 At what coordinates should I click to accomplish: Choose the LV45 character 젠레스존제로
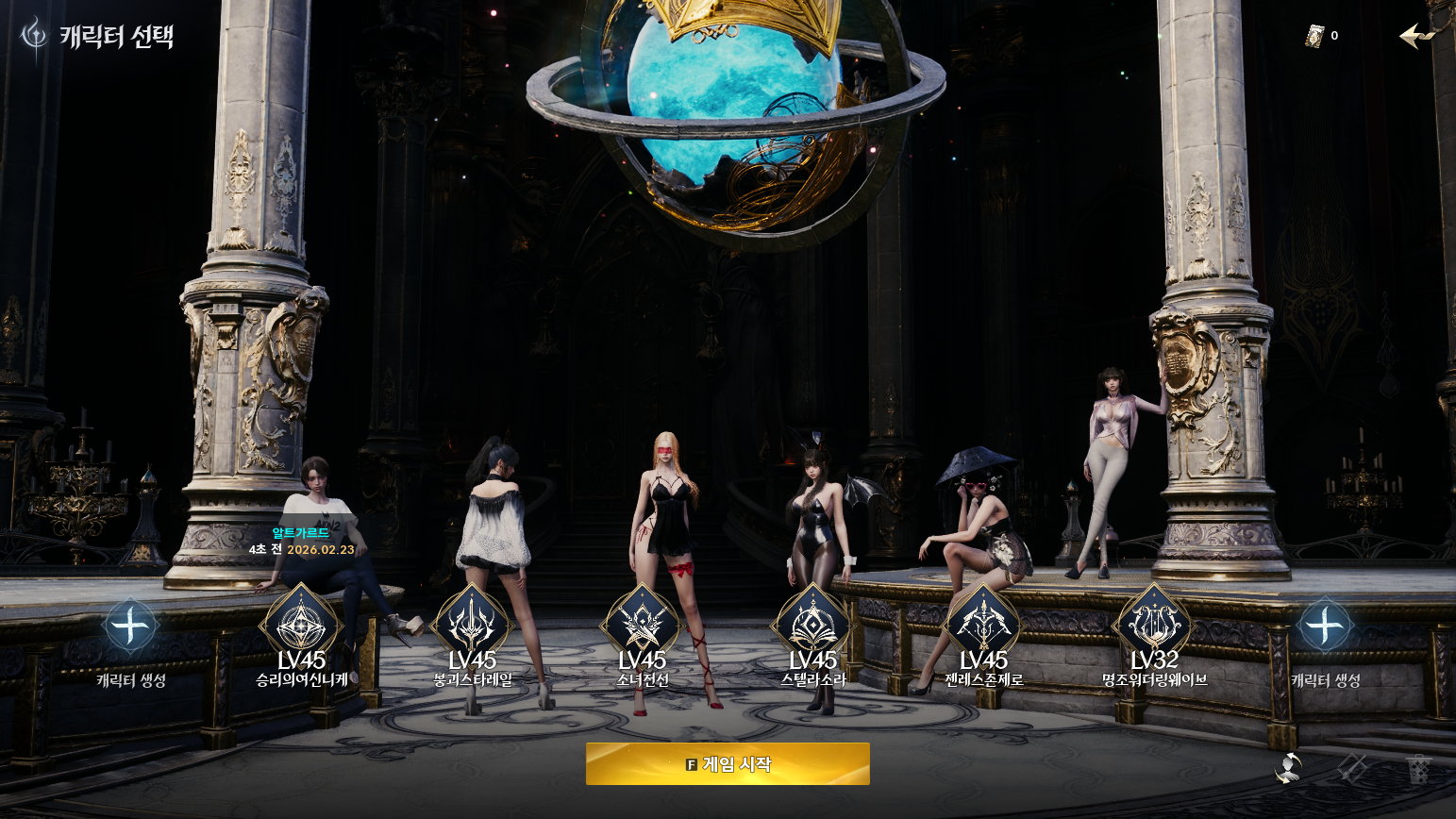pos(983,626)
